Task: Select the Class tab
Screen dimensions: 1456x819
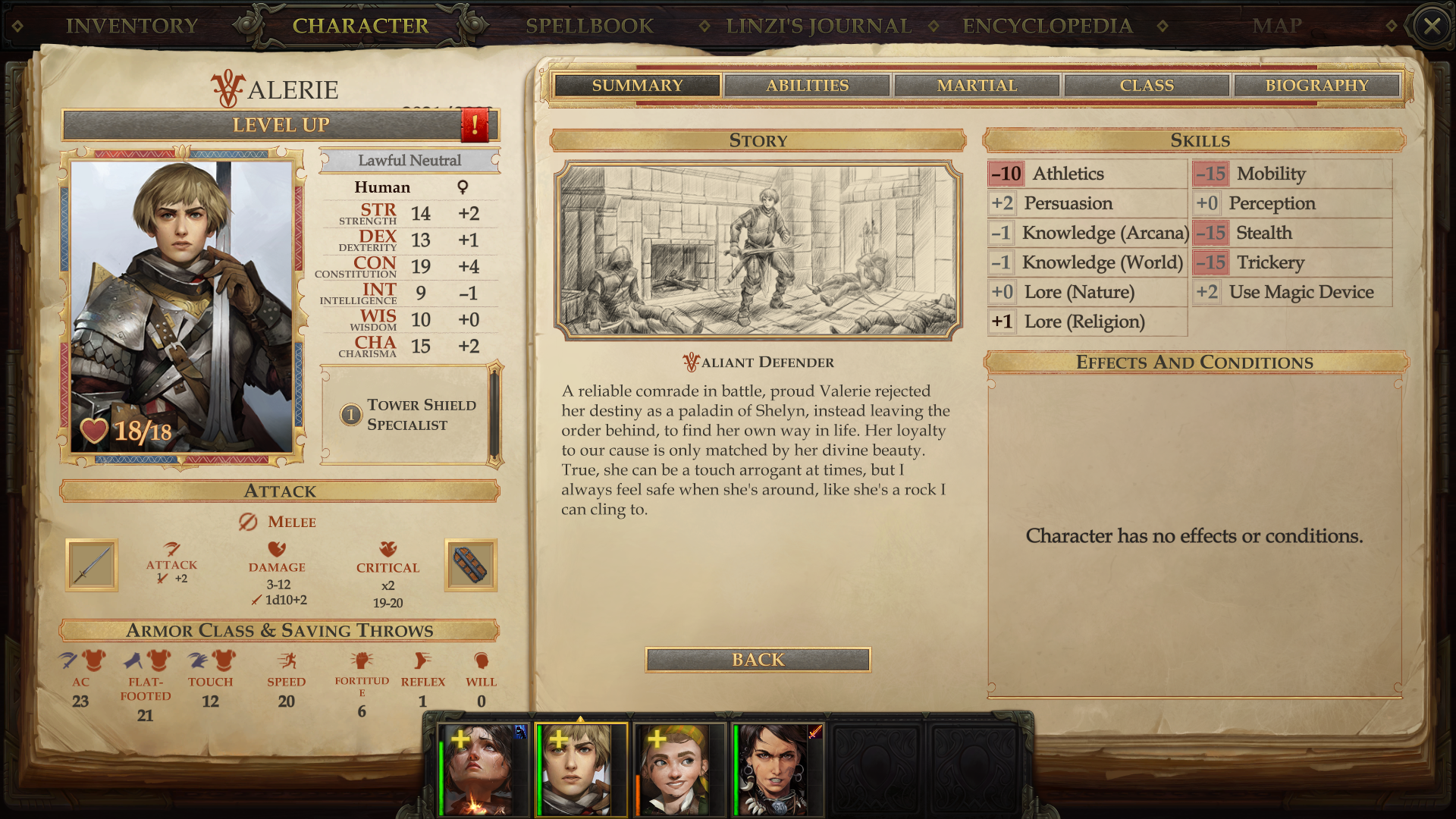Action: tap(1147, 86)
